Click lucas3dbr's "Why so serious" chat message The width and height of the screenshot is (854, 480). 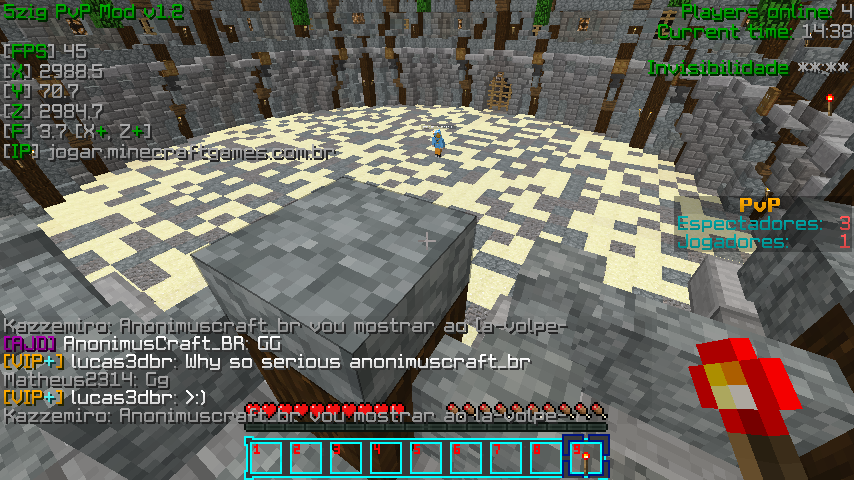[267, 362]
